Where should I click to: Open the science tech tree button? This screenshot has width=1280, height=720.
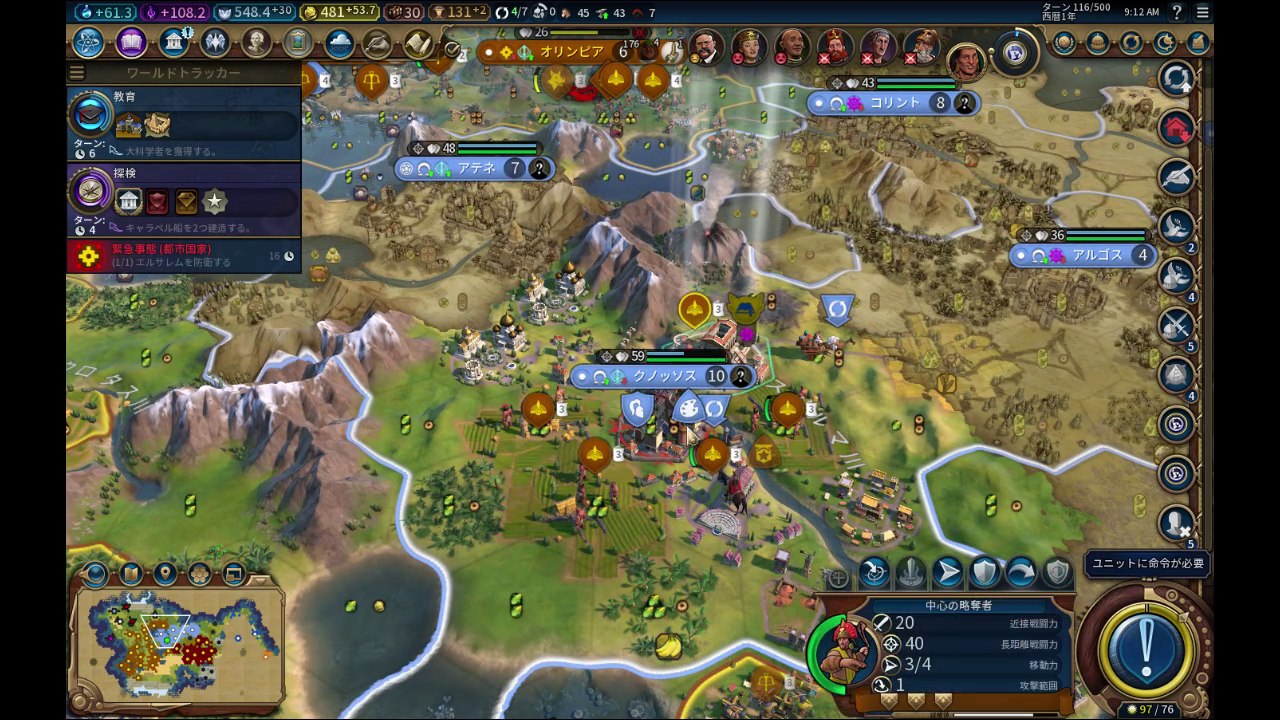point(88,42)
